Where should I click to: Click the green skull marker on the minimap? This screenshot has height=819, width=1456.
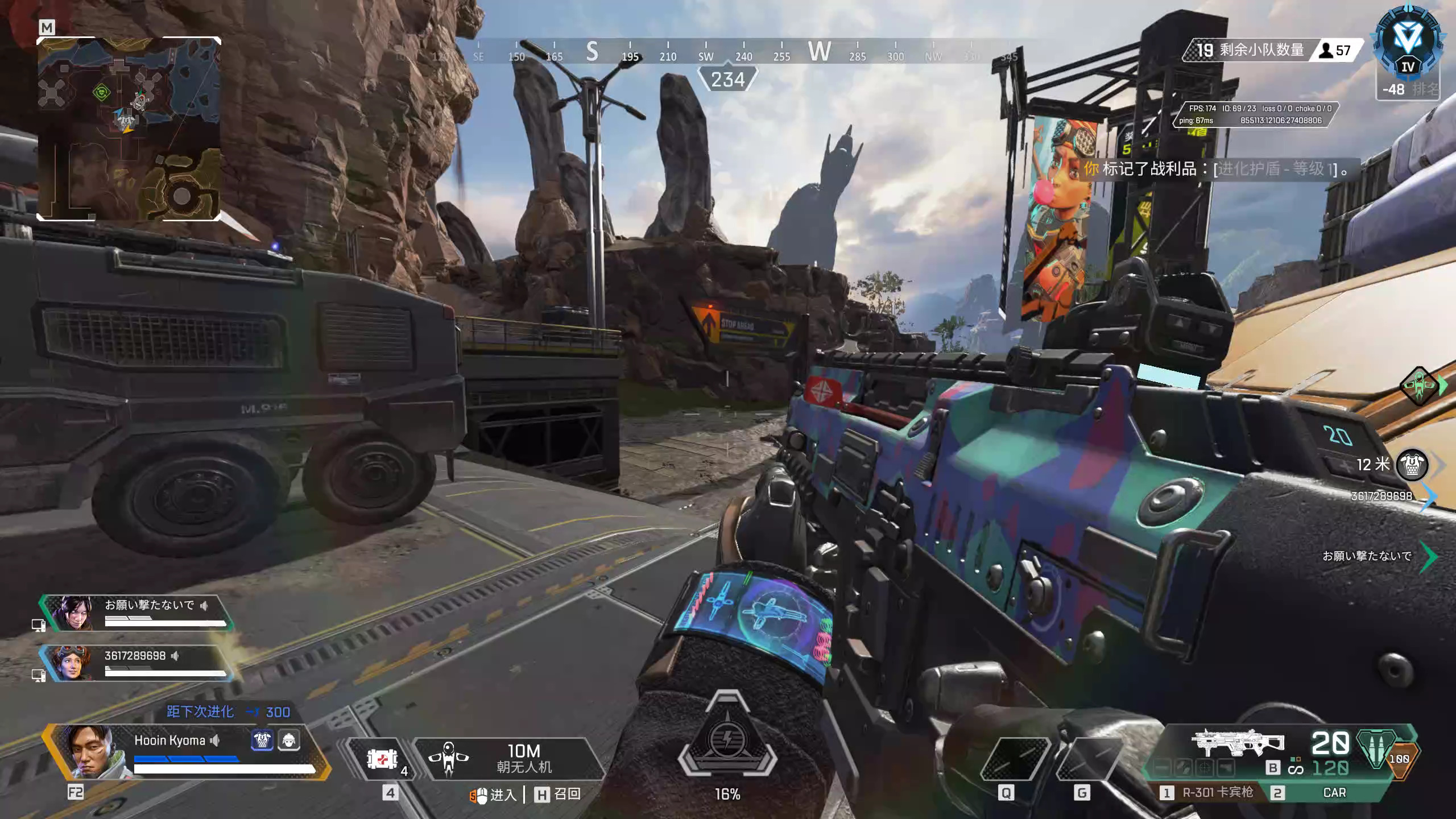[102, 91]
